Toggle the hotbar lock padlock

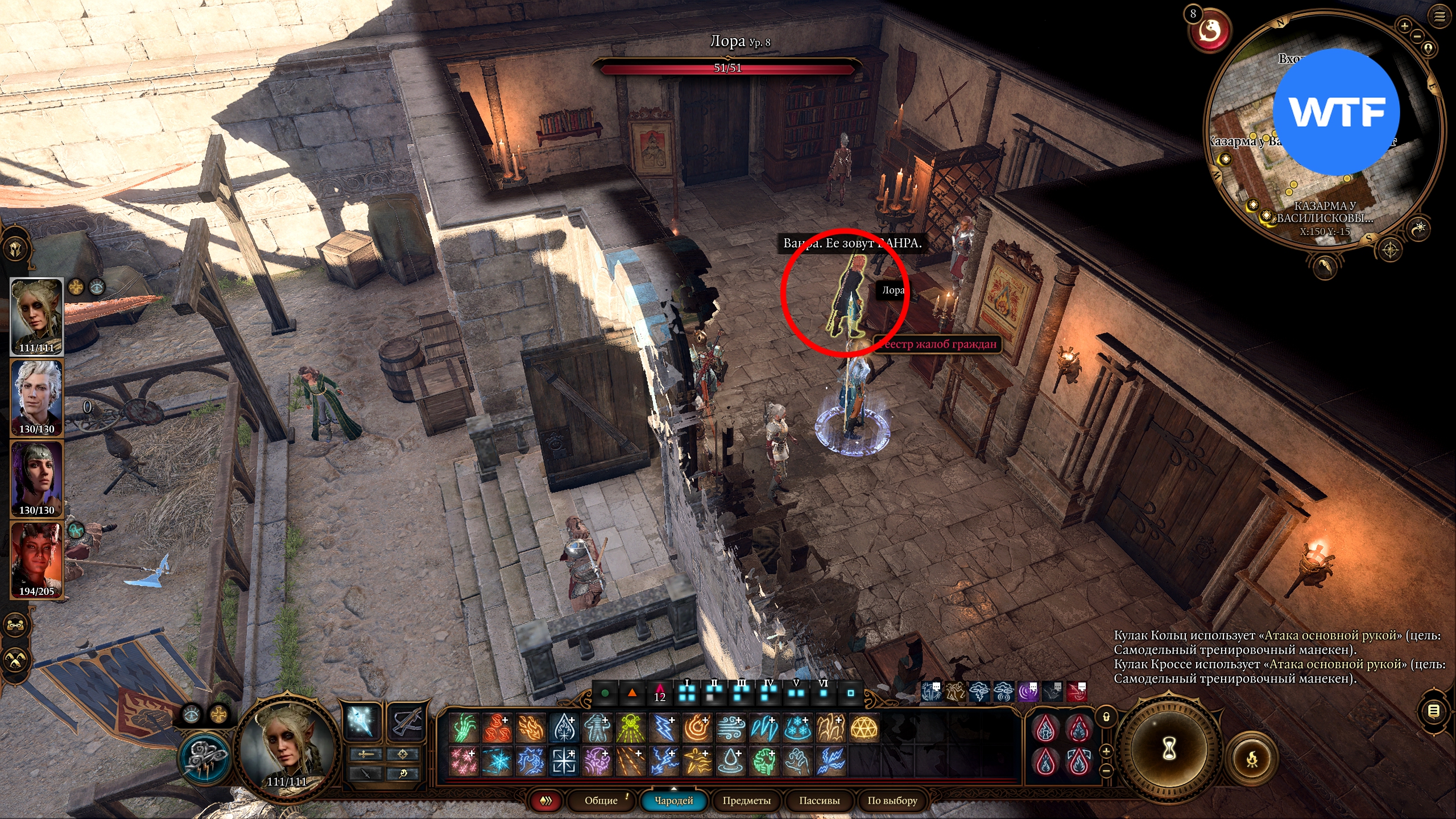(1106, 717)
